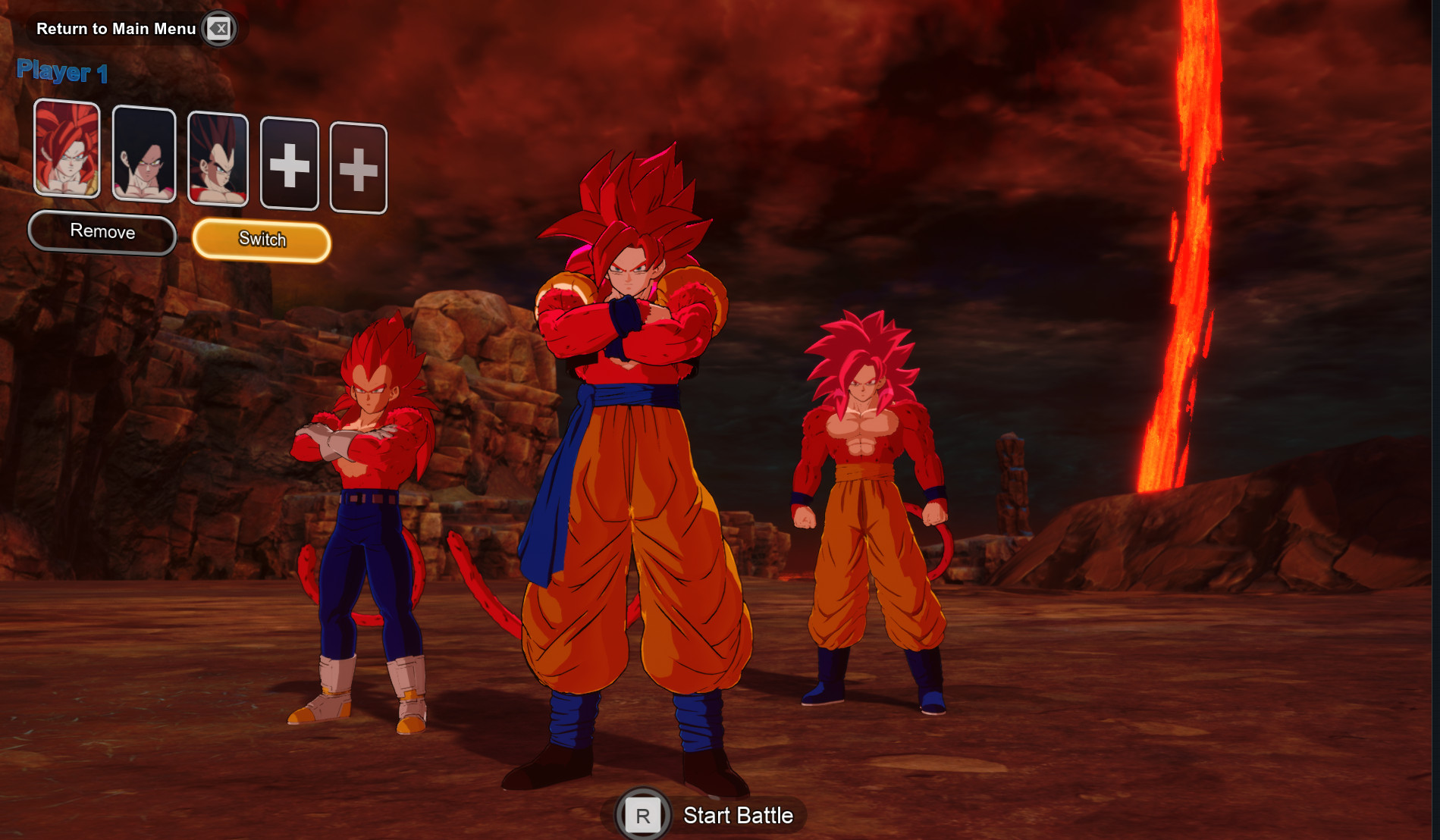
Task: Click Return to Main Menu
Action: [x=115, y=29]
